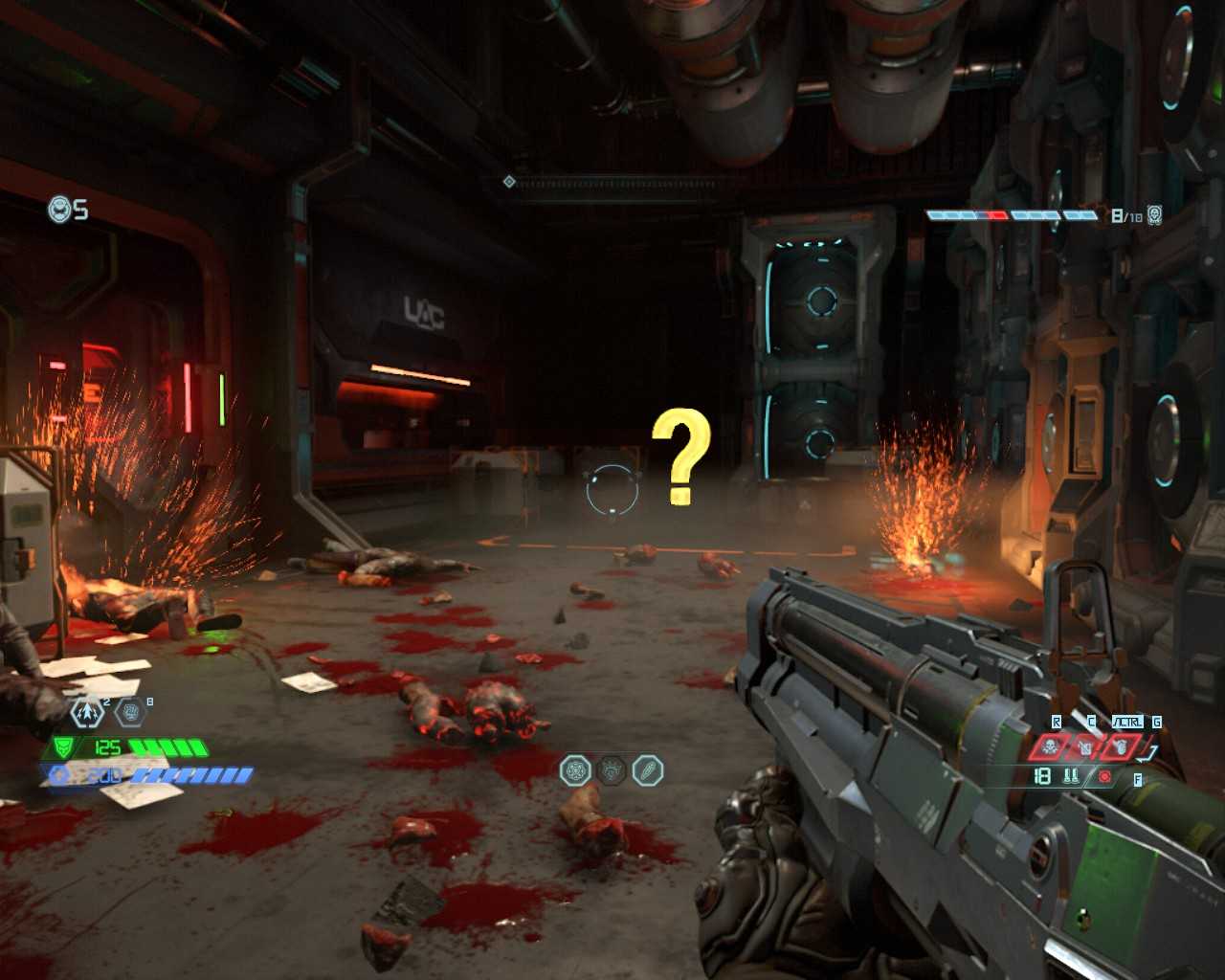Click the yellow question mark marker
The width and height of the screenshot is (1225, 980).
coord(681,457)
